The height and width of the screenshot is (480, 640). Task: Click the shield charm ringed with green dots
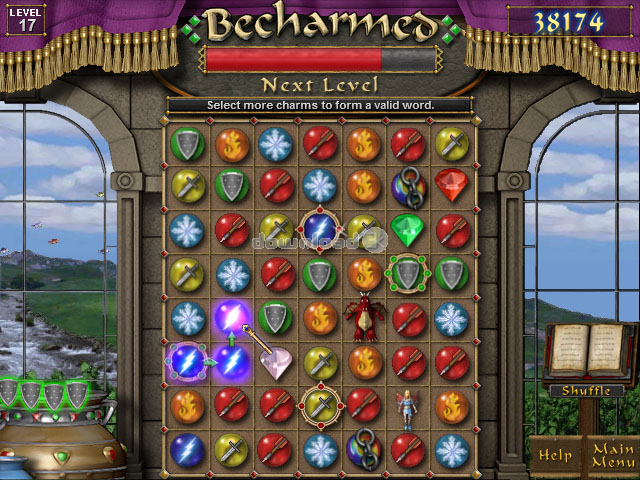[407, 272]
